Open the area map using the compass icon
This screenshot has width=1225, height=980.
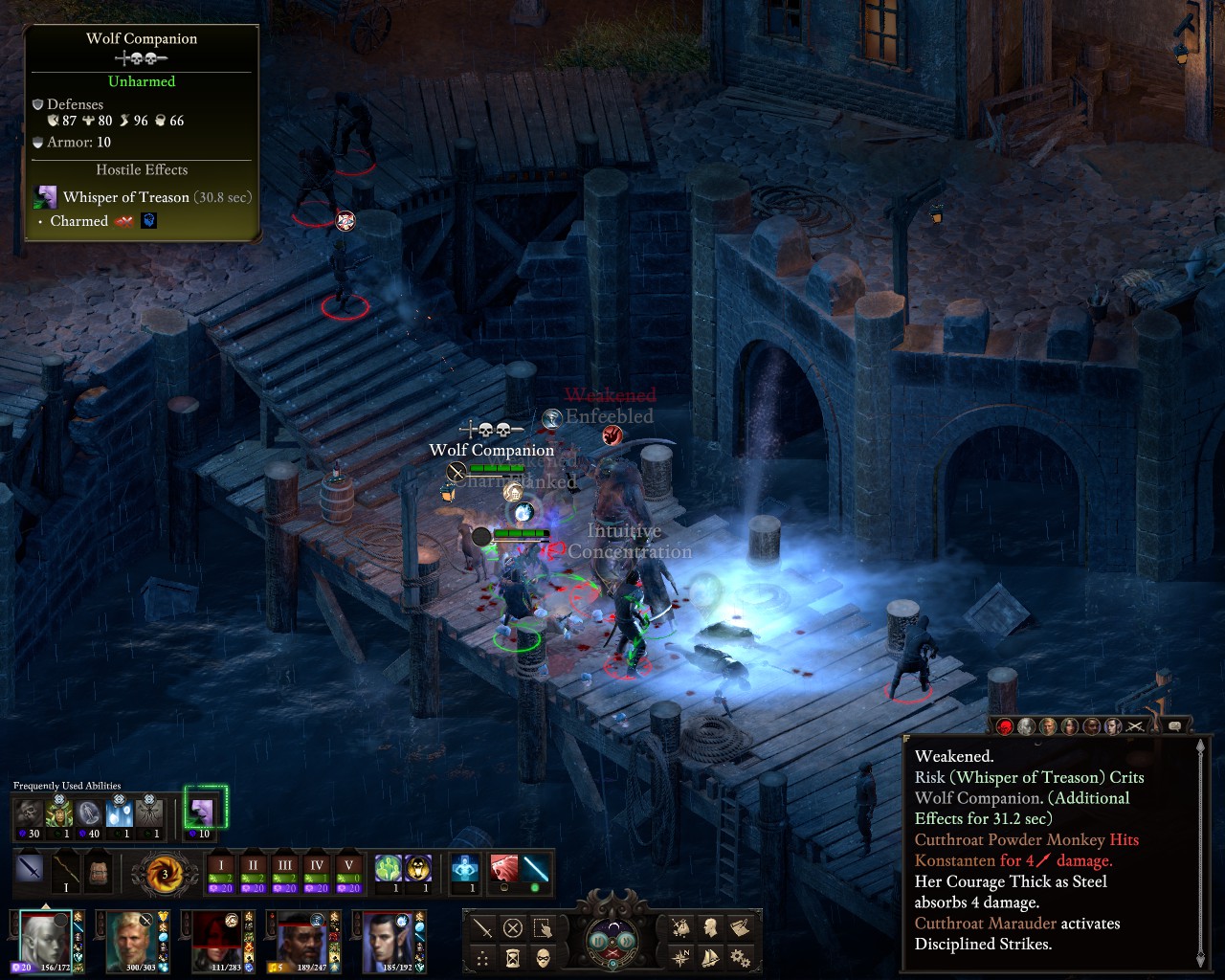(x=680, y=957)
